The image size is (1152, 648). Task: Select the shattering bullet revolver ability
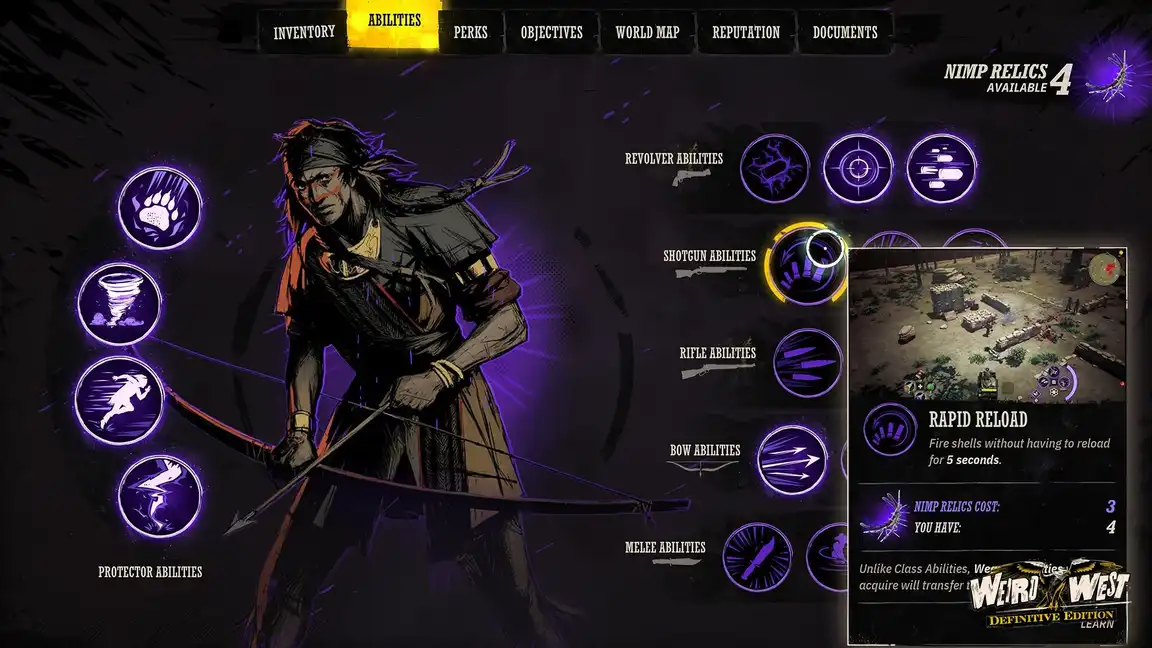click(775, 168)
